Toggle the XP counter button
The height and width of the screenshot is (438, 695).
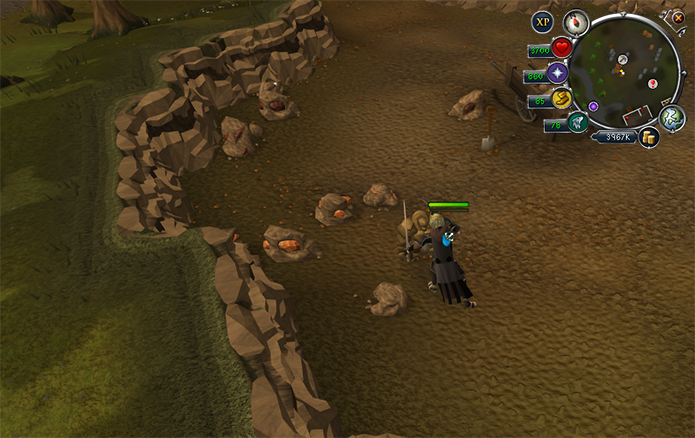(542, 21)
